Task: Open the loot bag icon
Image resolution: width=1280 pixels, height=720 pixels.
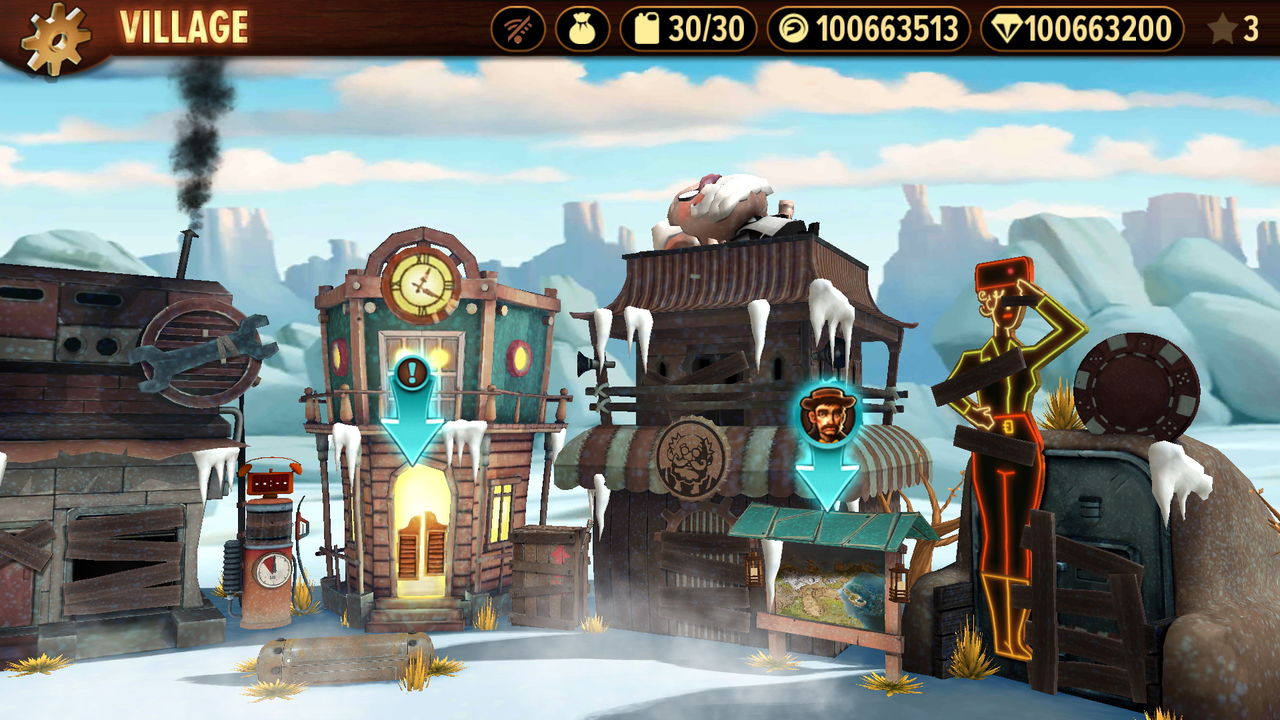Action: point(581,30)
